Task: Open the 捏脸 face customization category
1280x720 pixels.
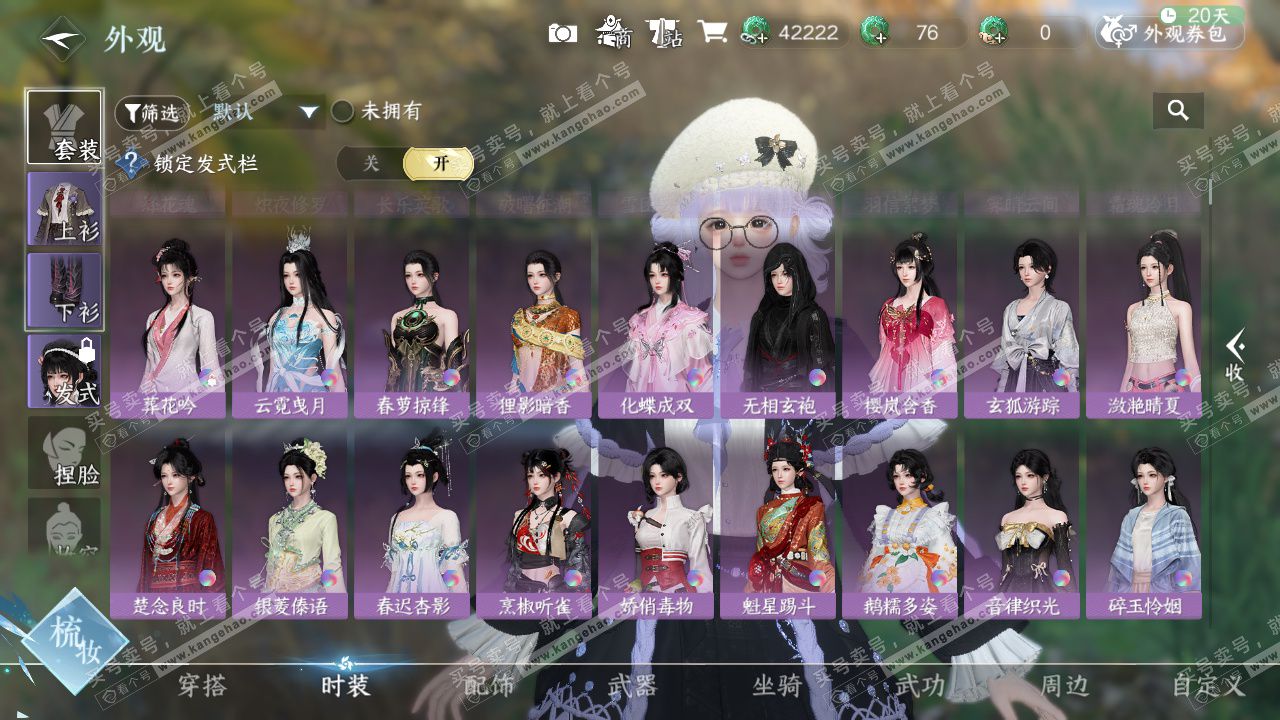Action: [x=65, y=453]
